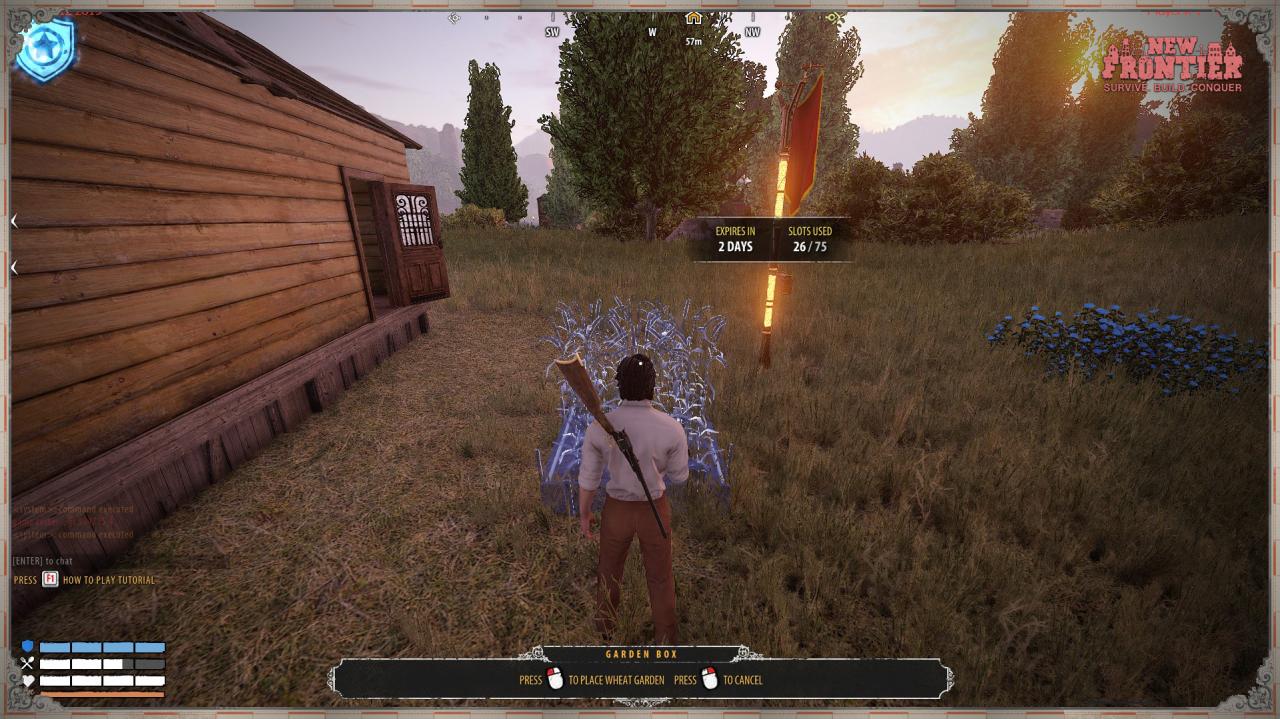The height and width of the screenshot is (719, 1280).
Task: Click the blue star shield badge
Action: 46,50
